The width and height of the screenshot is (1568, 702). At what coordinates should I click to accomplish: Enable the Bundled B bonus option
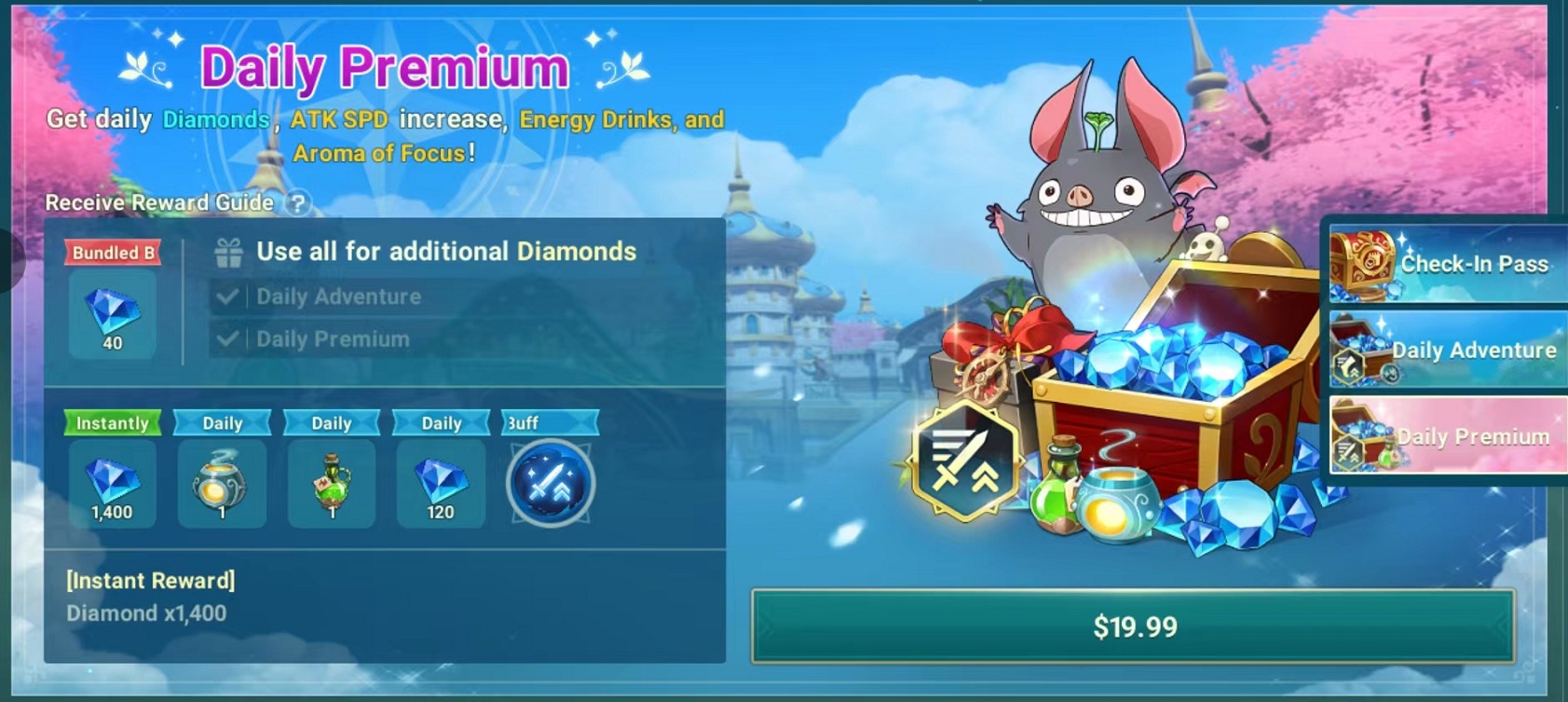coord(111,252)
